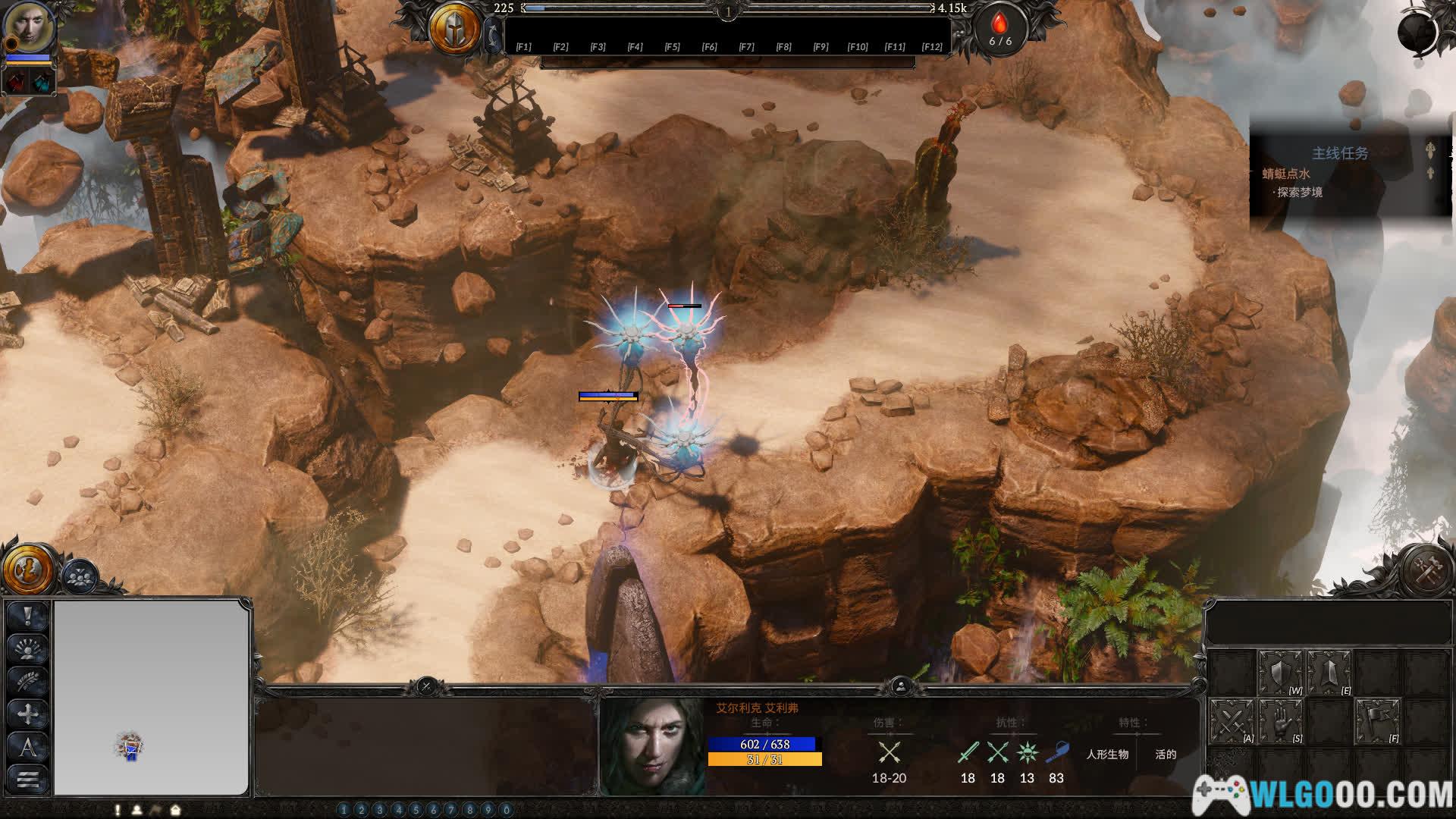The image size is (1456, 819).
Task: Toggle the radiating figure minimap button
Action: tap(28, 649)
